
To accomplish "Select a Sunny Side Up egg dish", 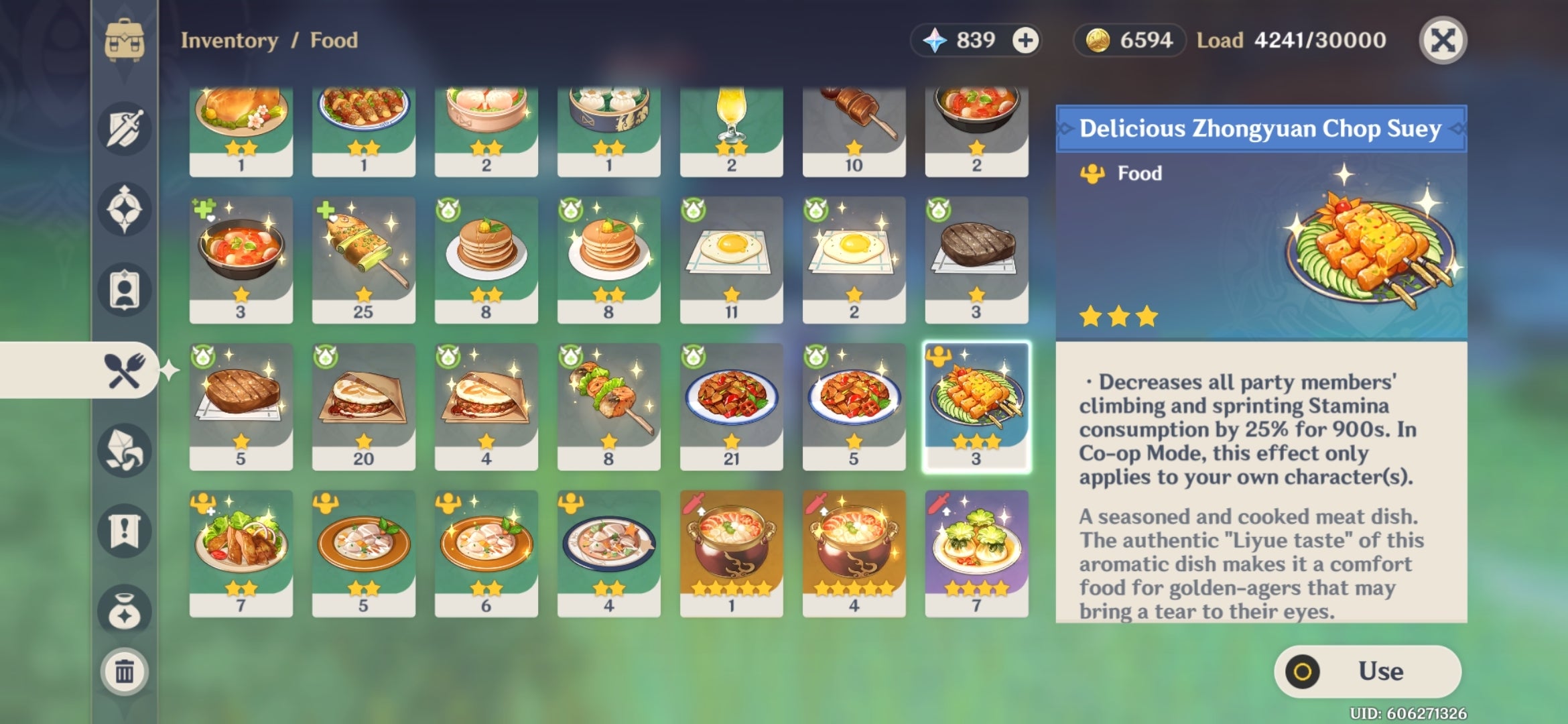I will tap(730, 255).
